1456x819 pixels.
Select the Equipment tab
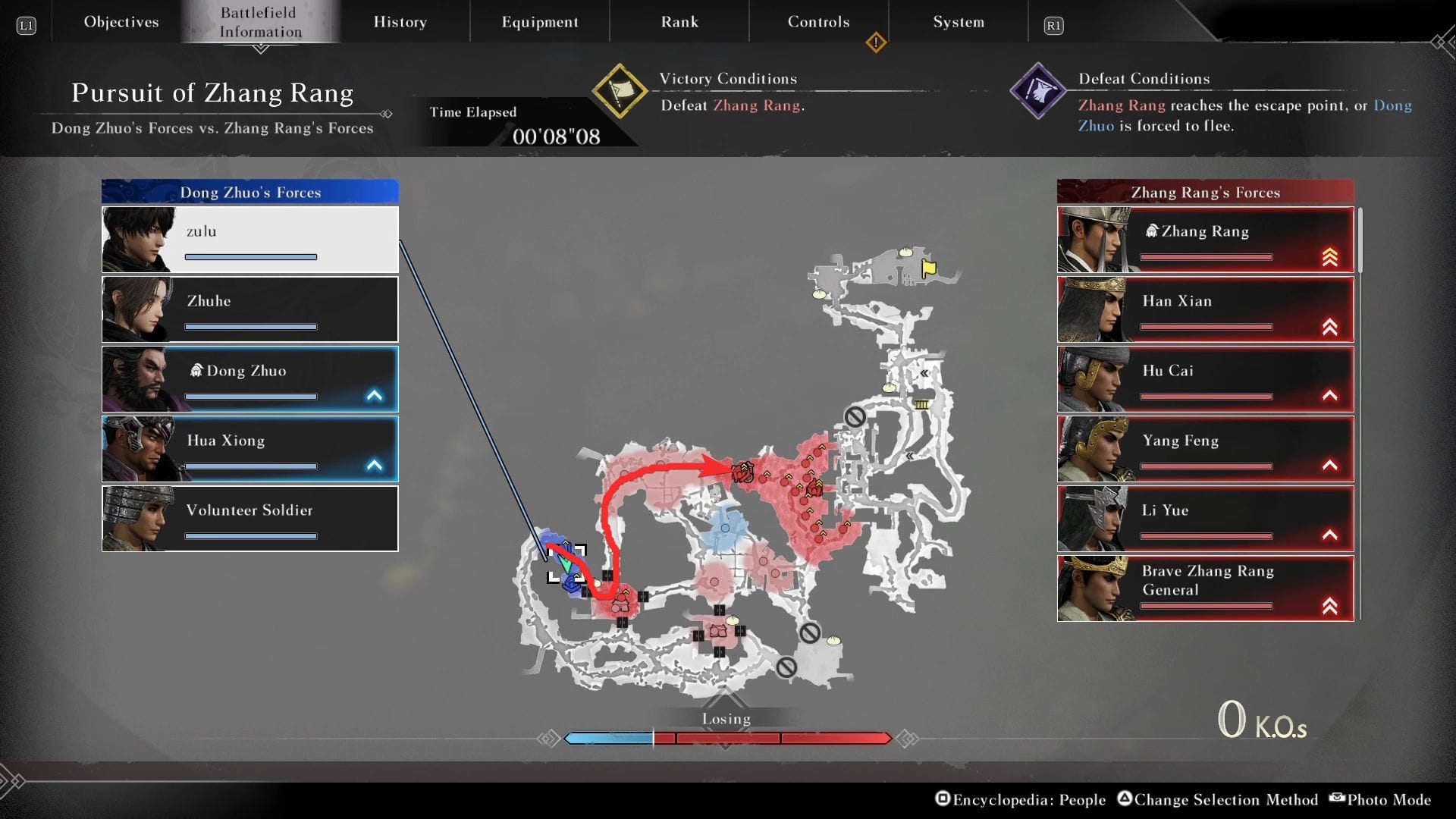(x=539, y=22)
